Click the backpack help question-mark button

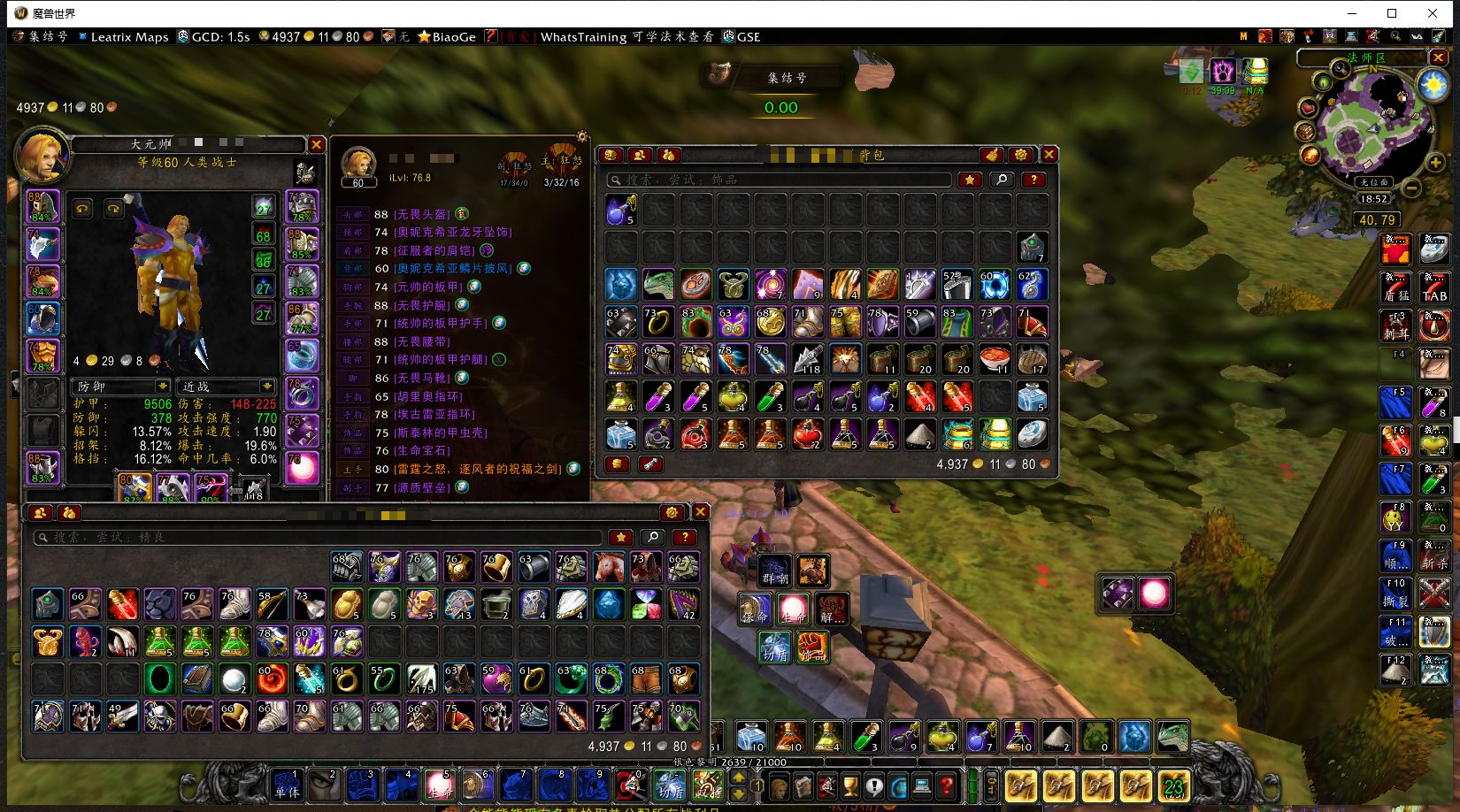[x=1034, y=180]
